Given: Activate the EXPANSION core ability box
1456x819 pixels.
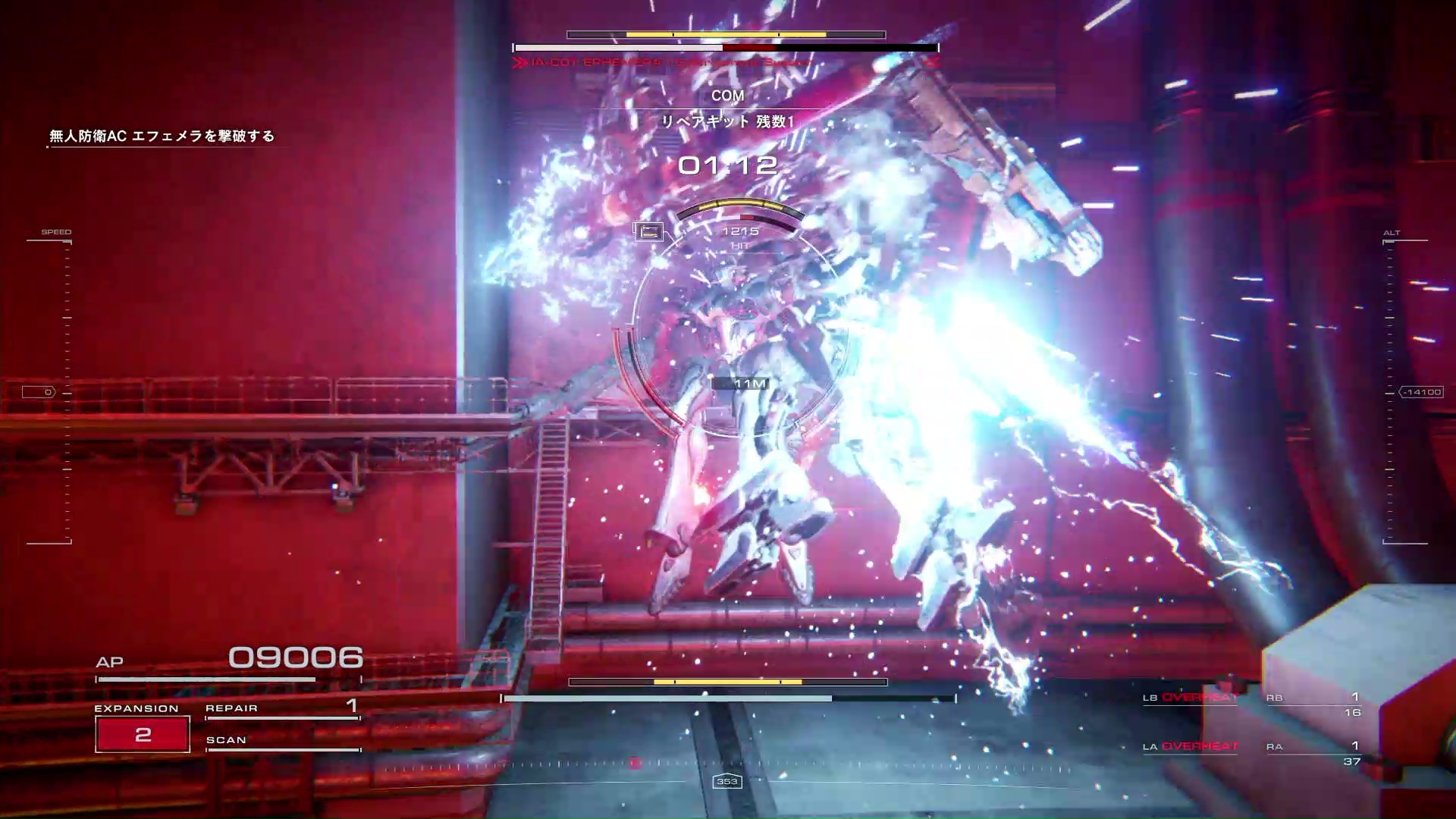Looking at the screenshot, I should (143, 734).
